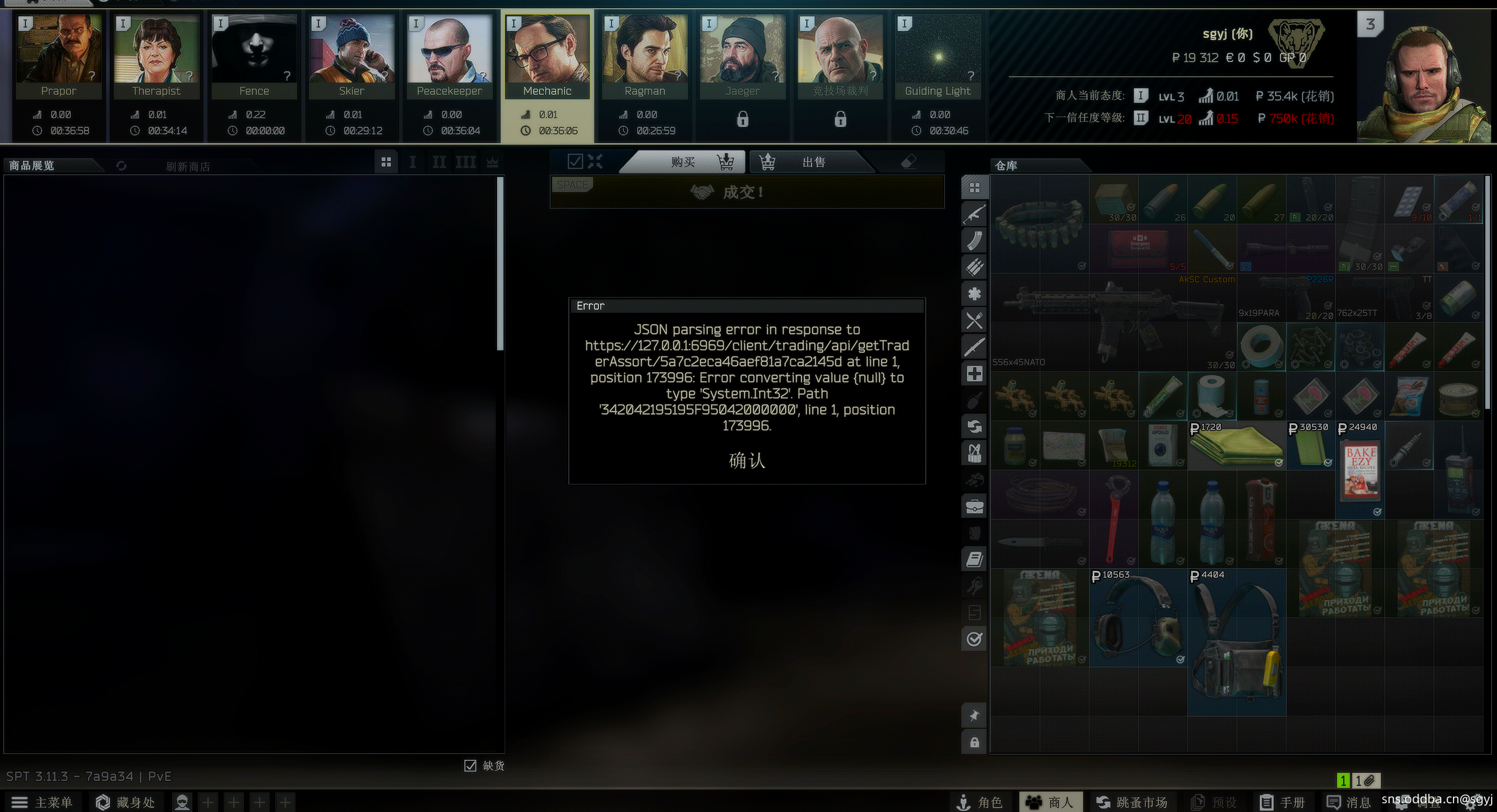
Task: Open the 主菜单 main menu
Action: point(42,802)
